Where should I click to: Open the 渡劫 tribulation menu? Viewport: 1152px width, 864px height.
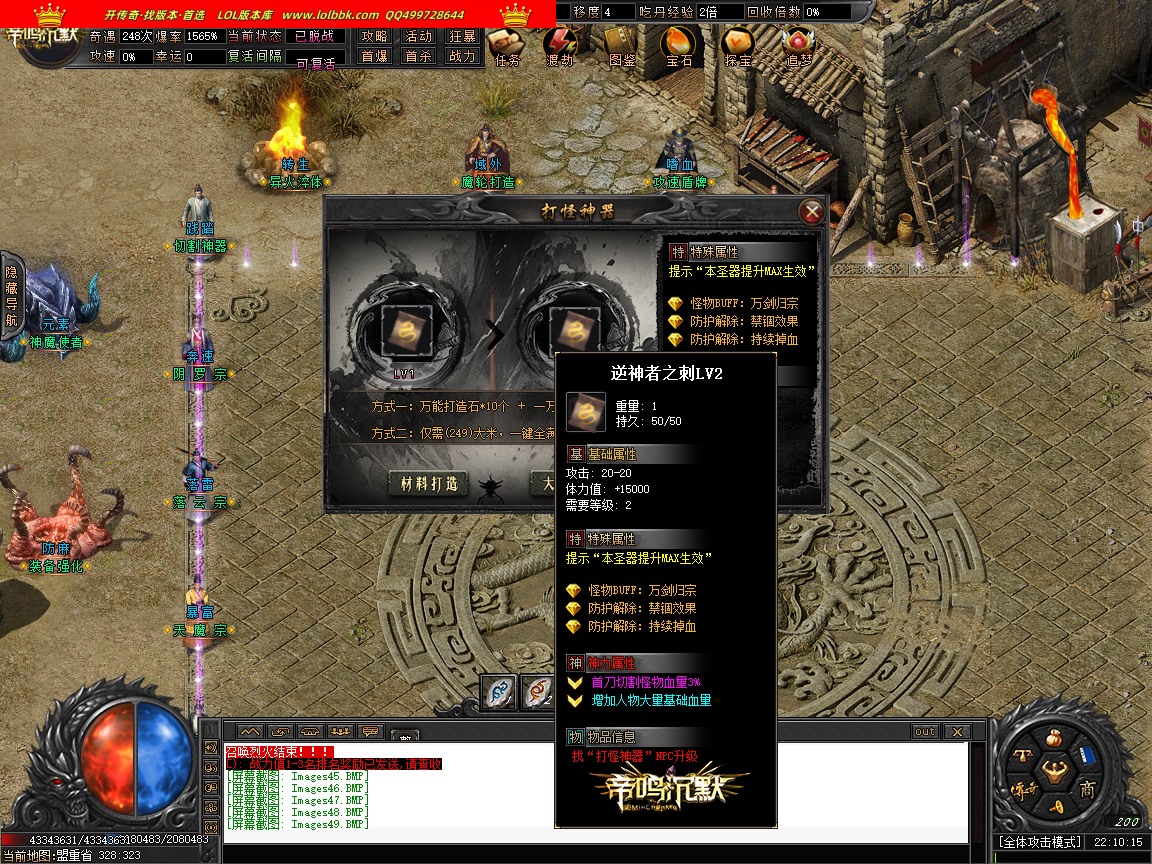560,45
